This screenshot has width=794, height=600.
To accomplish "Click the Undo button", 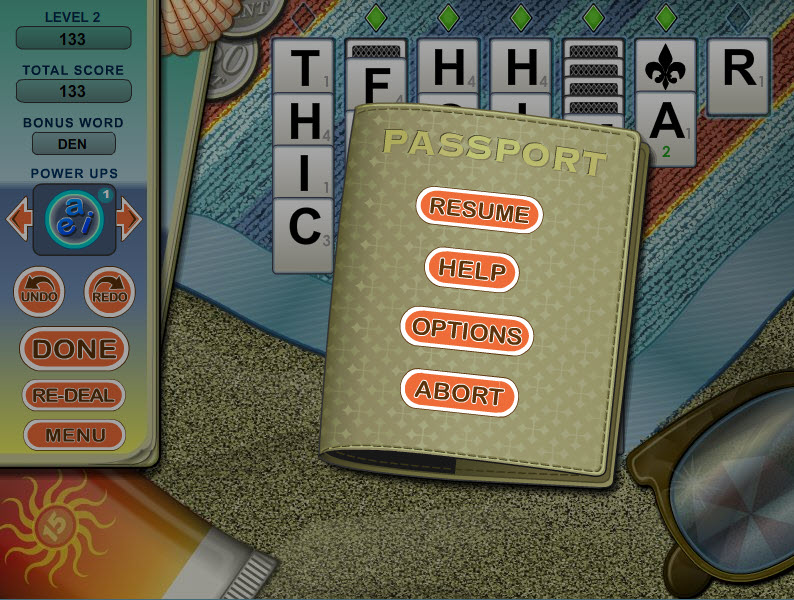I will click(x=39, y=292).
